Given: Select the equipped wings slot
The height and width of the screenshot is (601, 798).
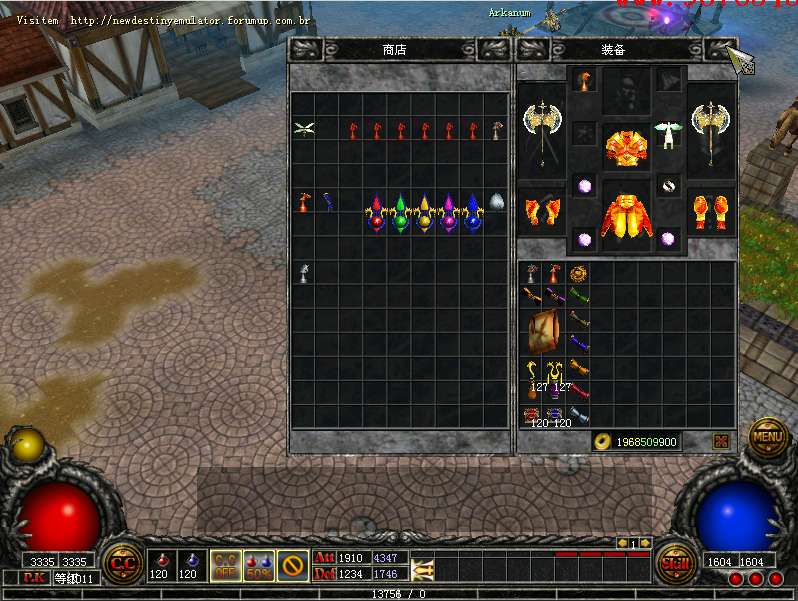Looking at the screenshot, I should pyautogui.click(x=668, y=132).
